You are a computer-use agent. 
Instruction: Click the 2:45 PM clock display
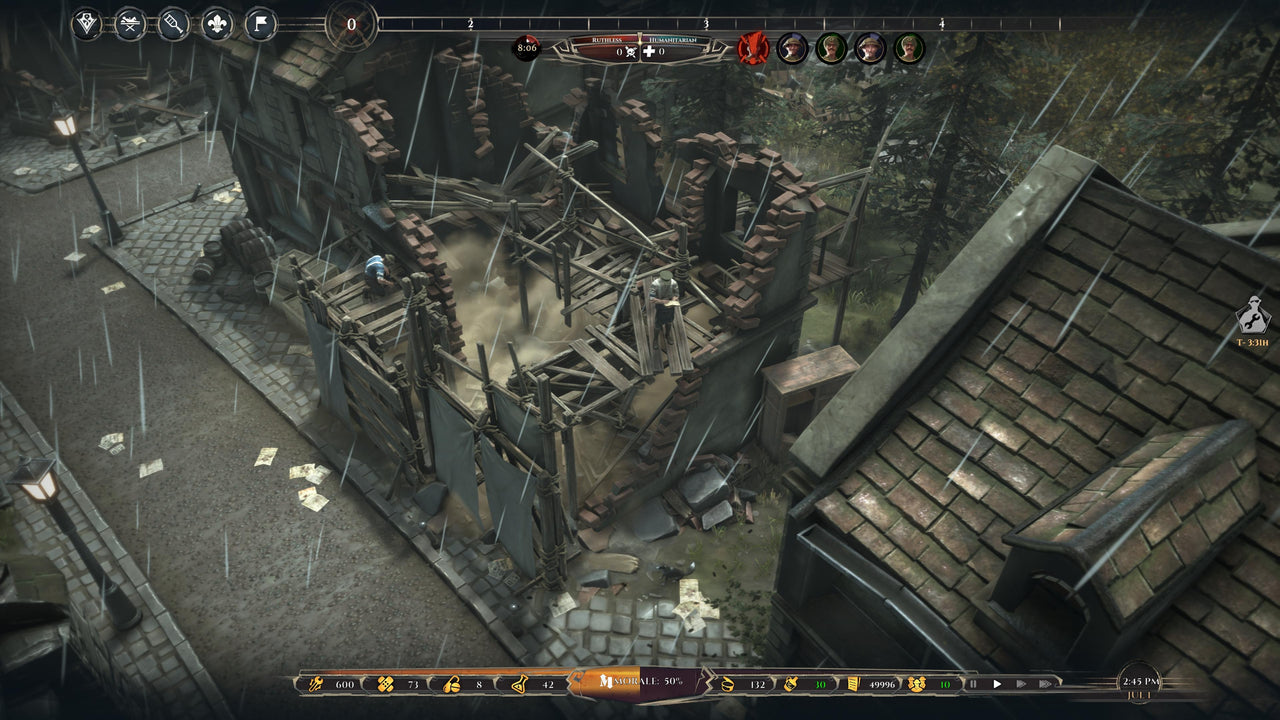click(1140, 680)
